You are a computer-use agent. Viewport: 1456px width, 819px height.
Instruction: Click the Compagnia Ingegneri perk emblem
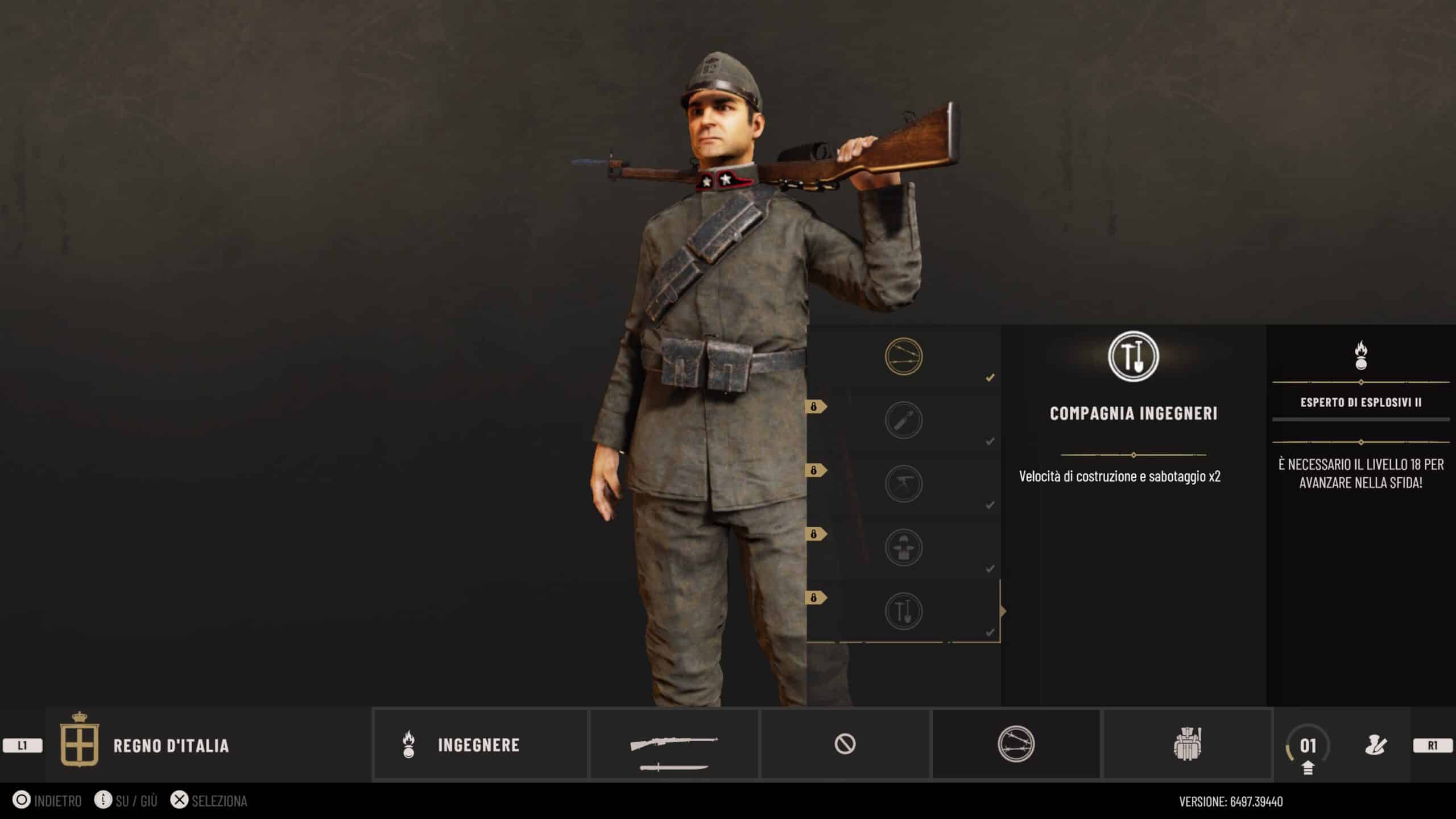(x=1133, y=357)
